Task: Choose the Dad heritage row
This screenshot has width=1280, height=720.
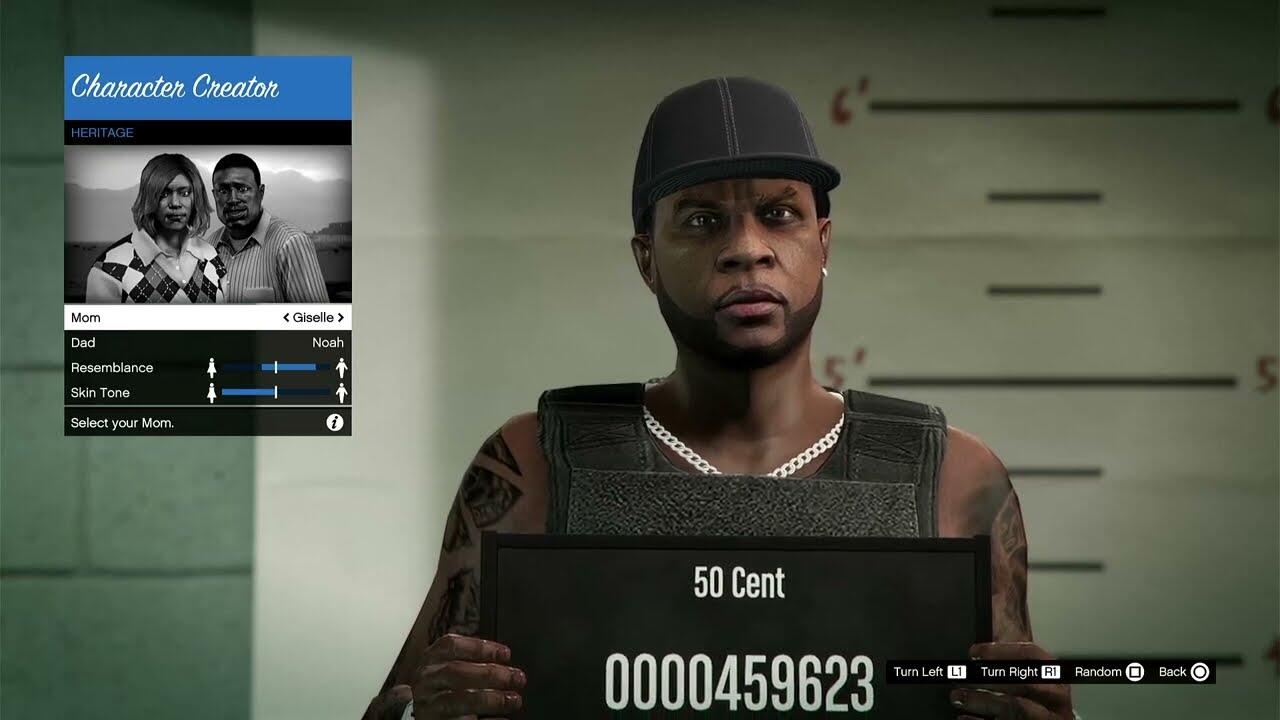Action: coord(207,343)
